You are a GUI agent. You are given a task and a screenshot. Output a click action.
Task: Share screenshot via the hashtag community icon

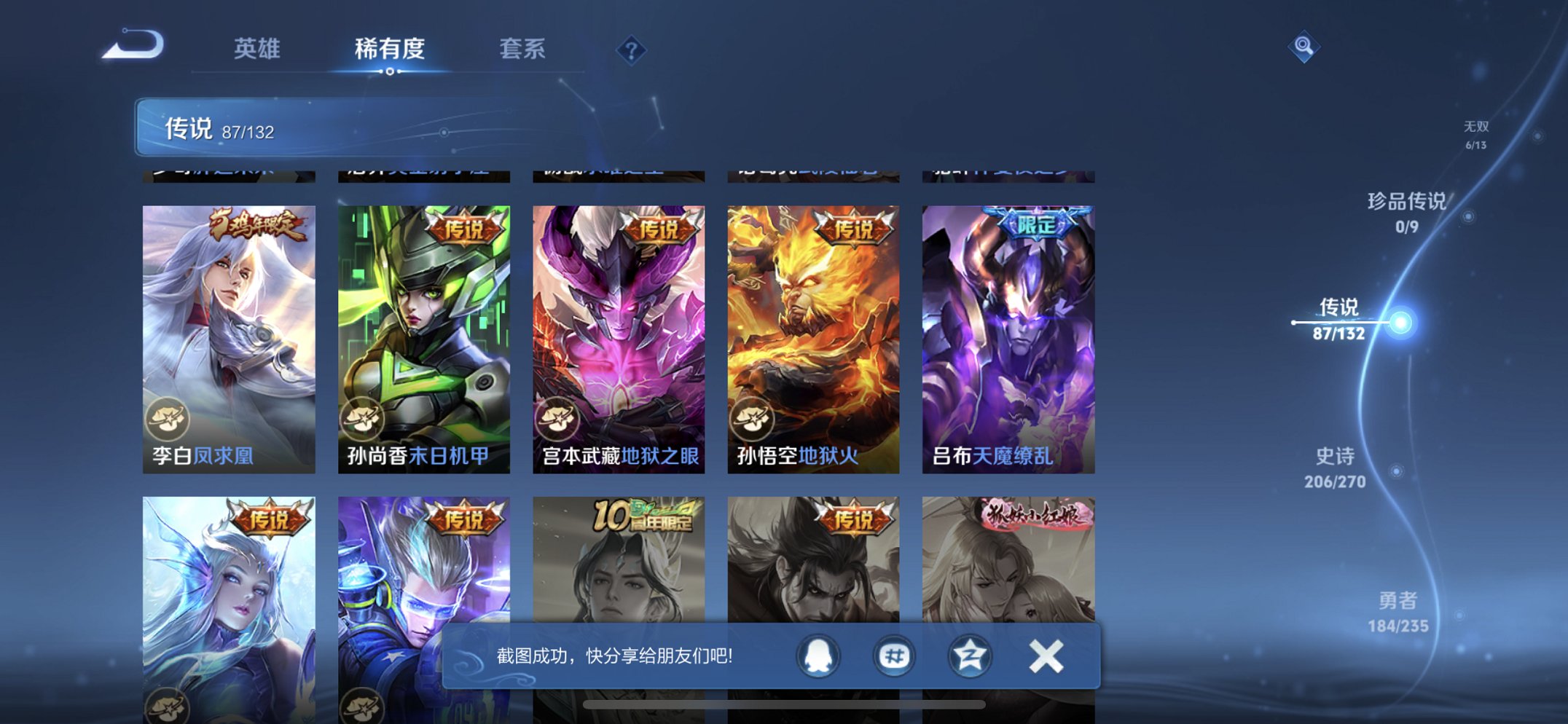893,656
